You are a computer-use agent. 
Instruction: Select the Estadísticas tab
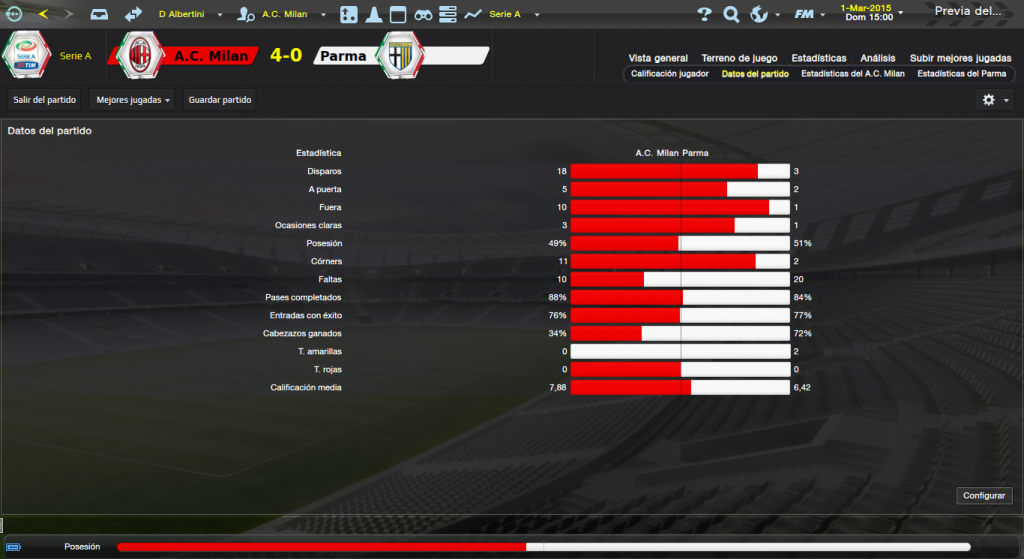(x=818, y=58)
